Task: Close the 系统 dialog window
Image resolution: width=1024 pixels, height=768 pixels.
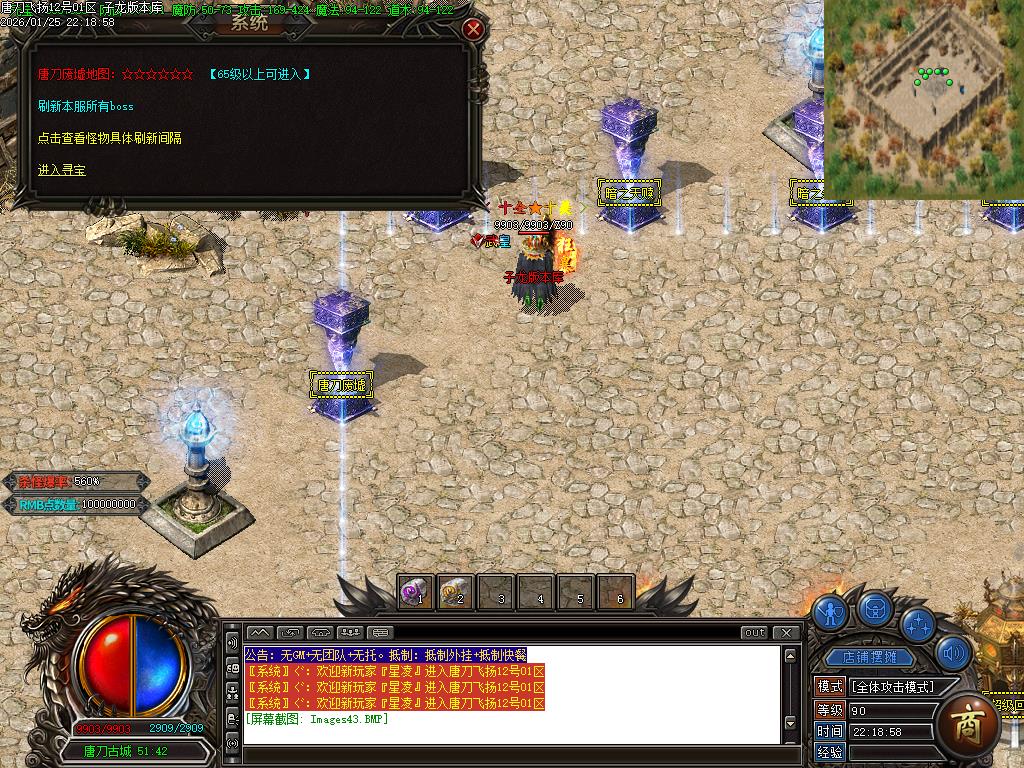Action: point(474,29)
